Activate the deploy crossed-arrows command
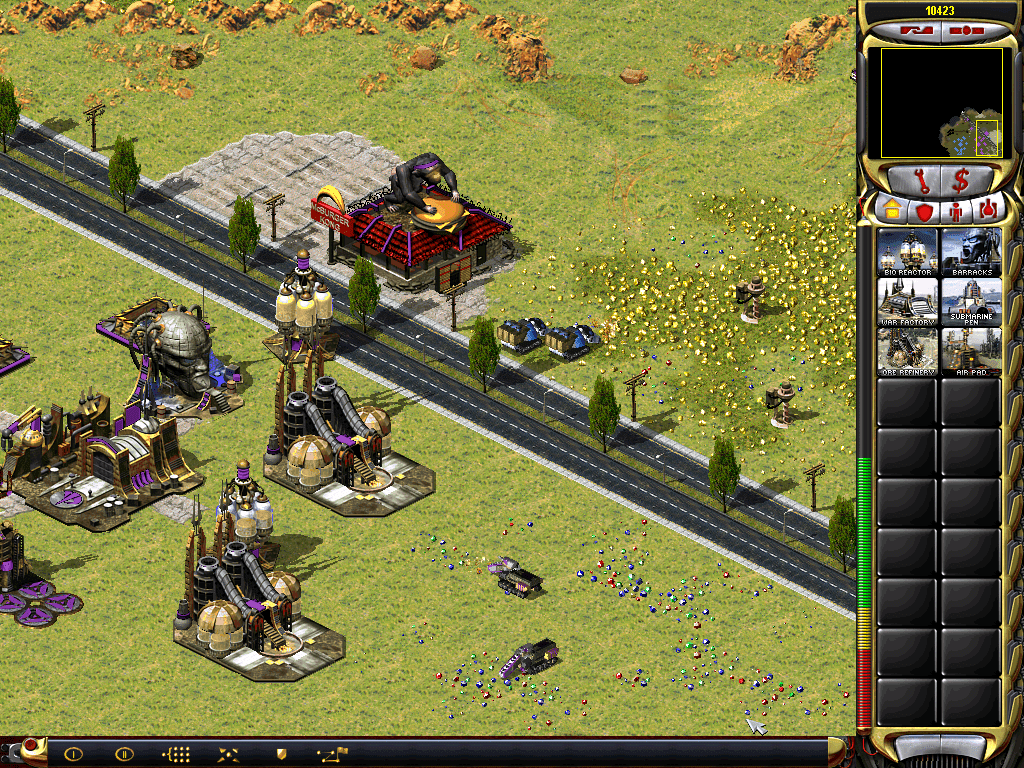This screenshot has height=768, width=1024. pos(229,754)
